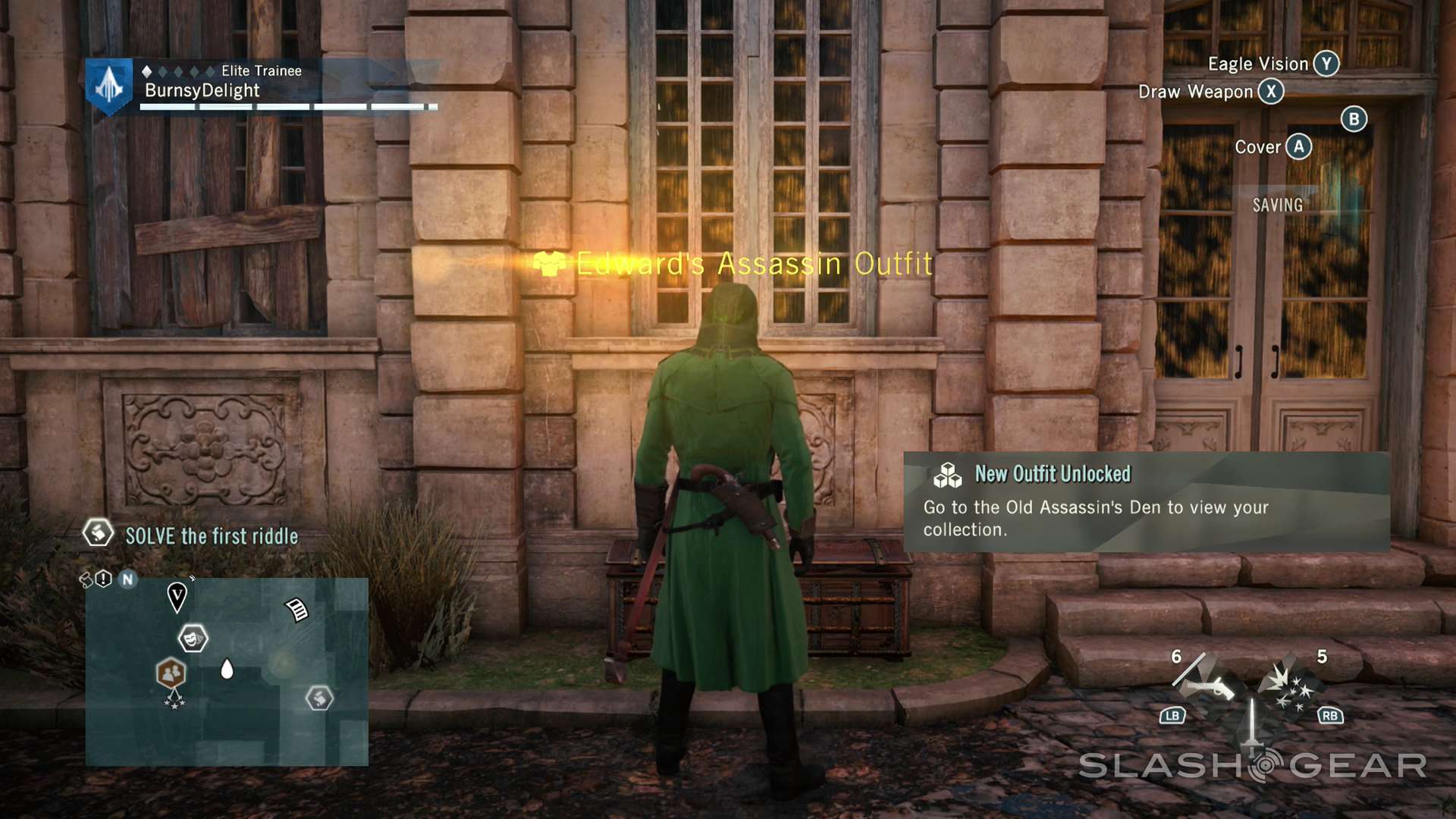The width and height of the screenshot is (1456, 819).
Task: Click the New Outfit Unlocked notification
Action: pyautogui.click(x=1146, y=502)
